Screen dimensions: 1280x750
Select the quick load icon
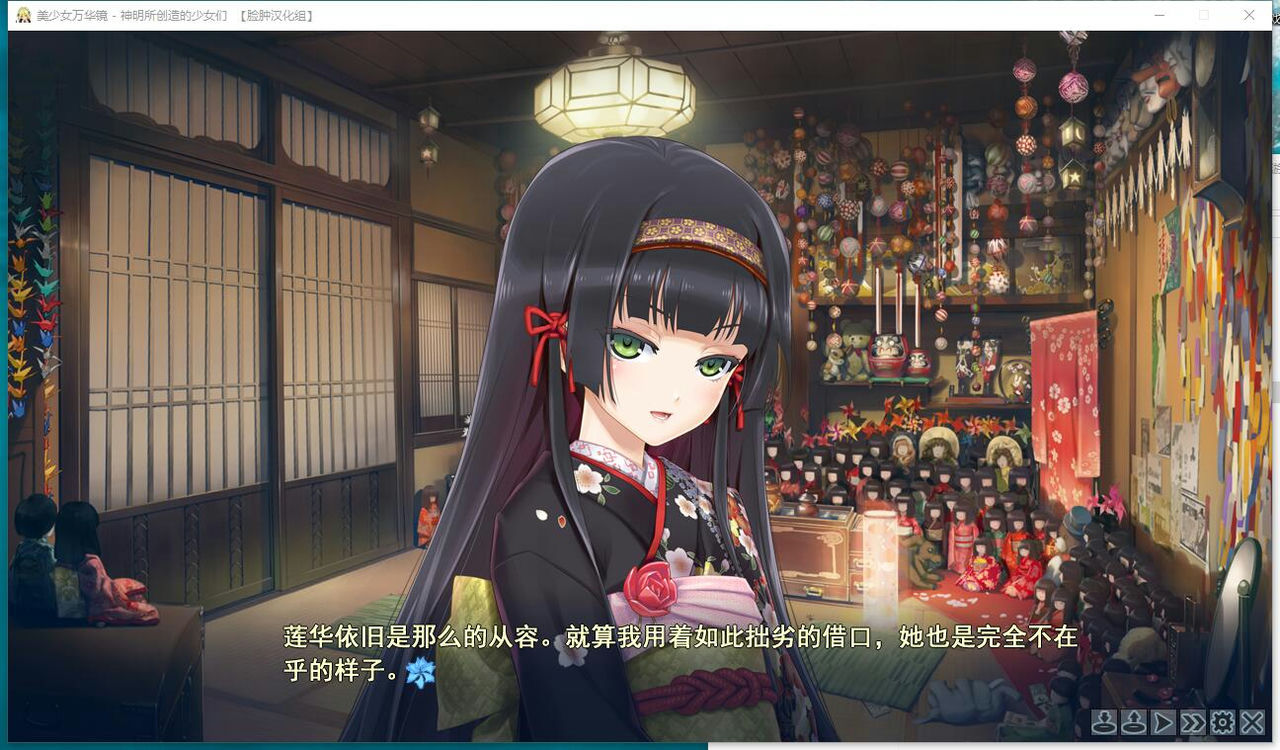[x=1134, y=722]
